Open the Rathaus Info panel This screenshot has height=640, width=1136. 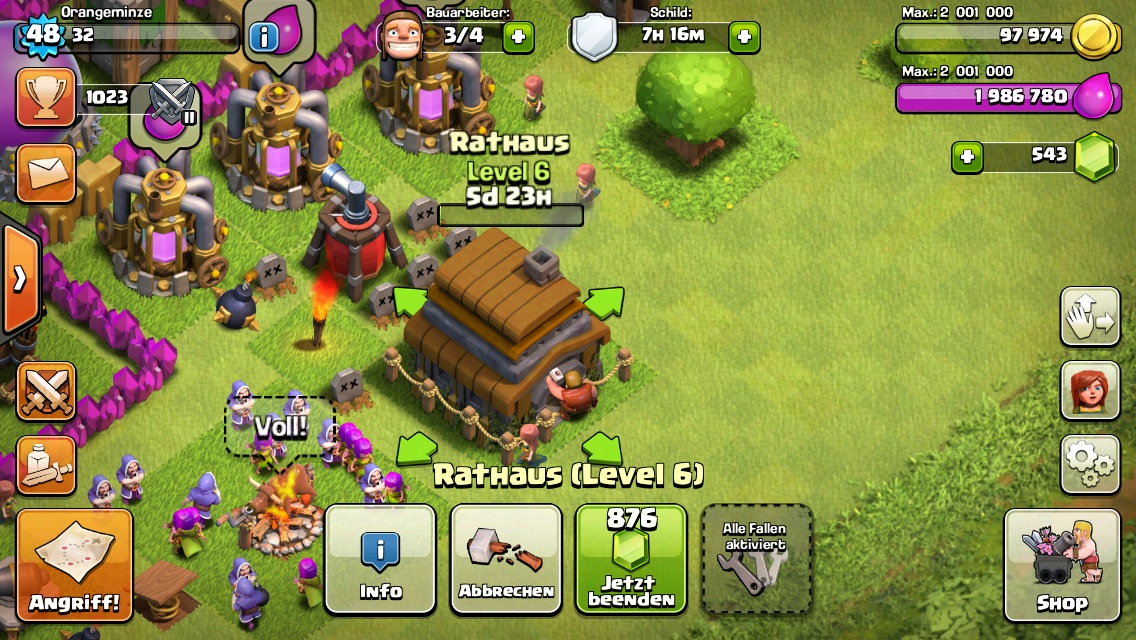click(380, 558)
